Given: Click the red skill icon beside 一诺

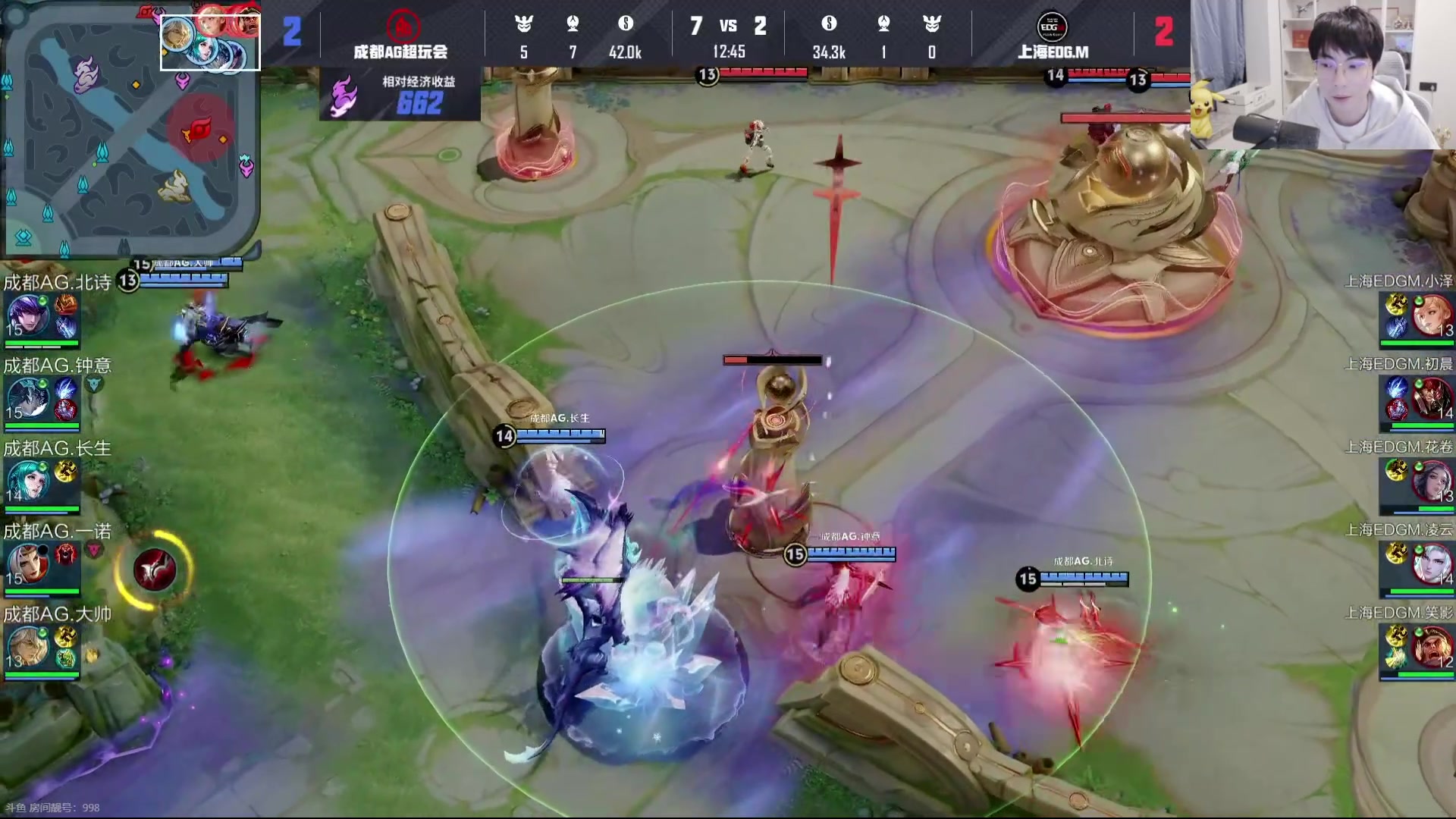Looking at the screenshot, I should (x=155, y=570).
